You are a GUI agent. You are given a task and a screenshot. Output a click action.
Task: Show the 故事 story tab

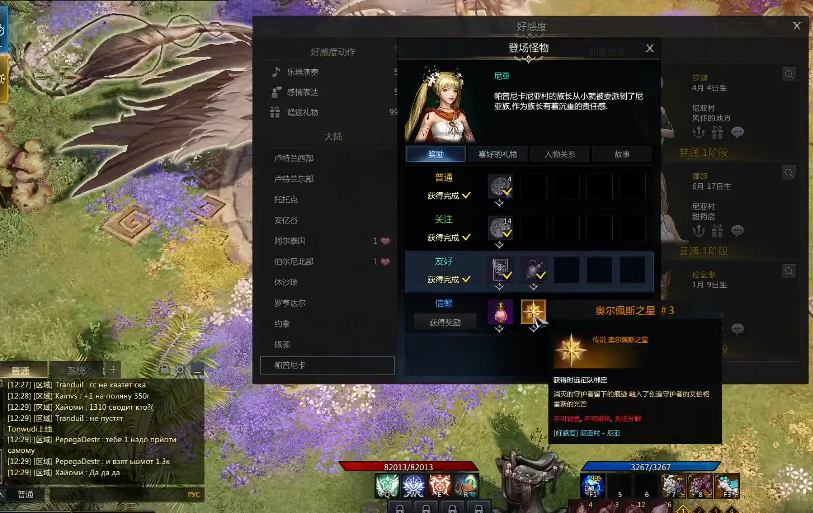pos(621,154)
